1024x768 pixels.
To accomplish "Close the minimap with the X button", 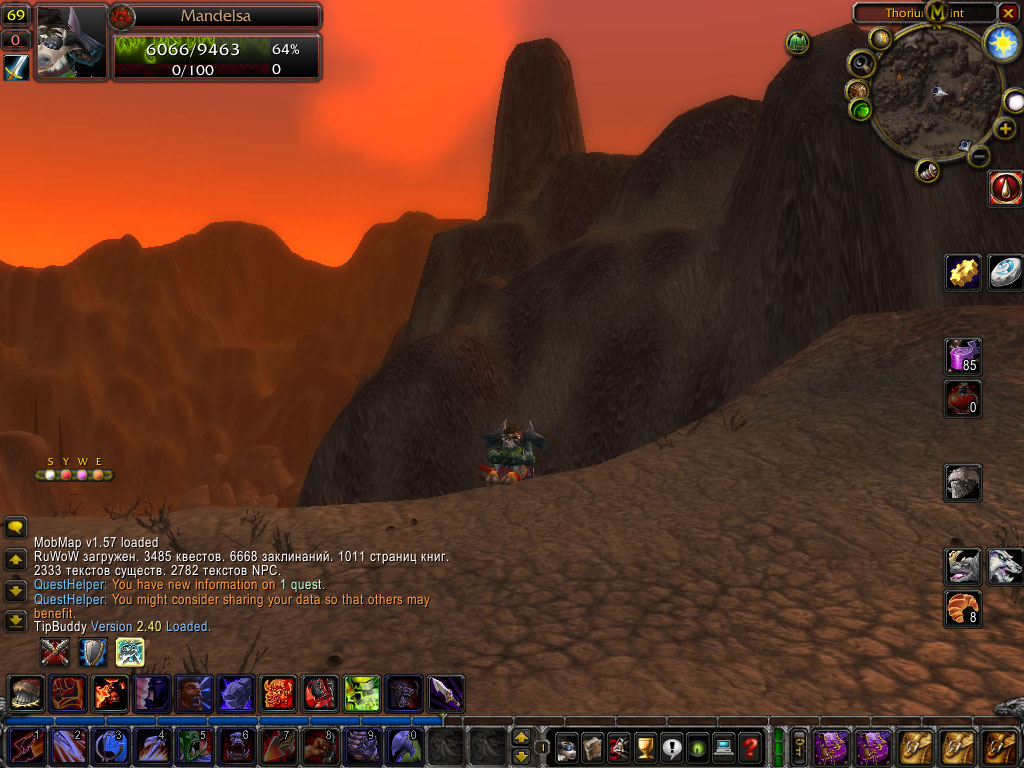I will (x=1008, y=13).
